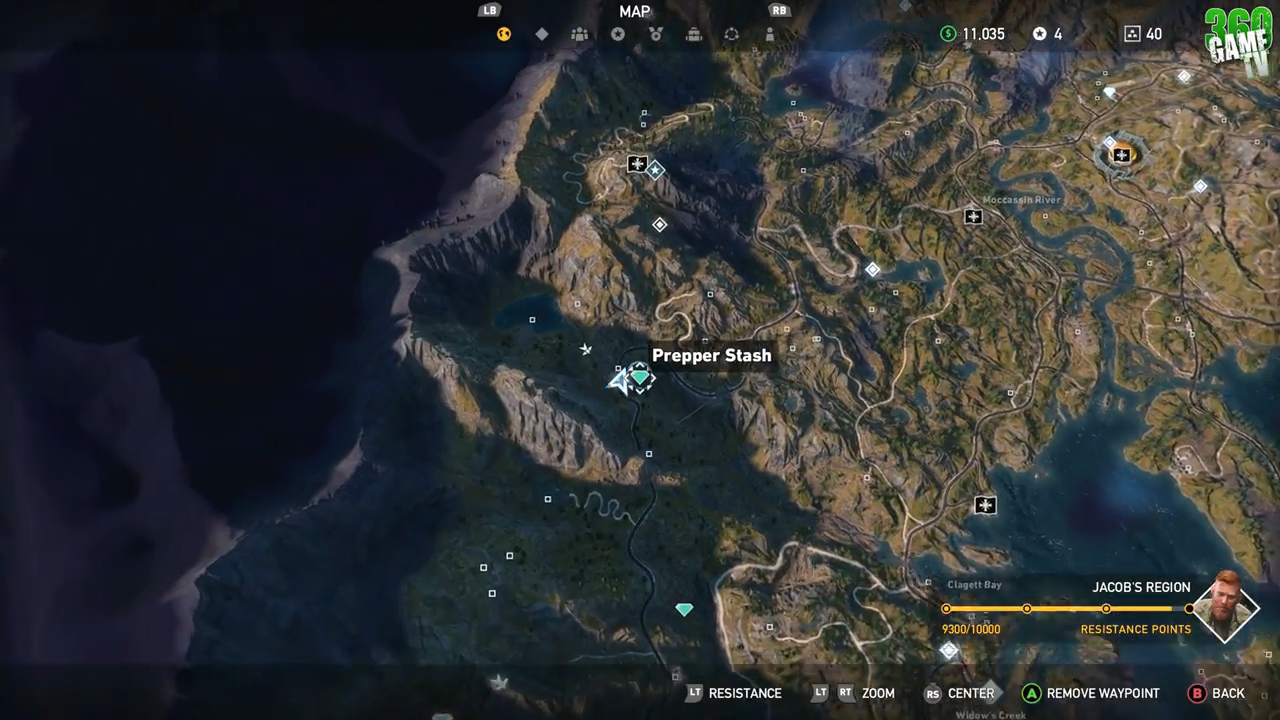The image size is (1280, 720).
Task: Select the missions star filter icon
Action: (618, 33)
